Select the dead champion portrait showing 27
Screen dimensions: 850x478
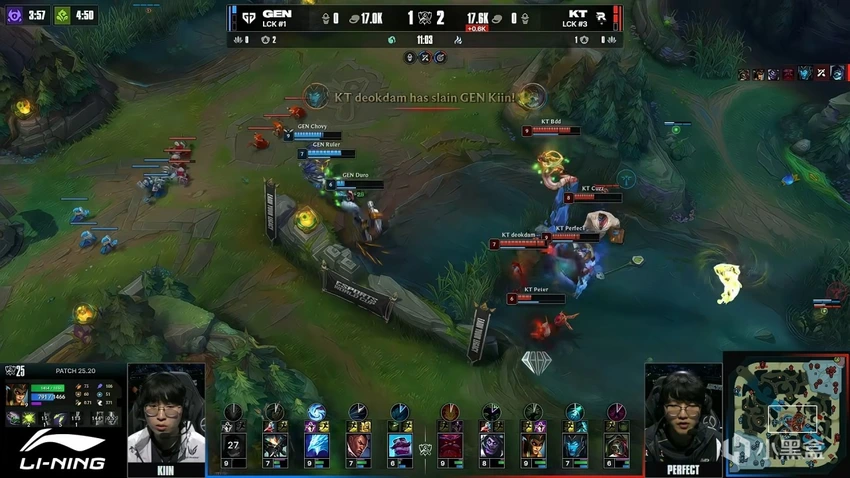pyautogui.click(x=233, y=445)
